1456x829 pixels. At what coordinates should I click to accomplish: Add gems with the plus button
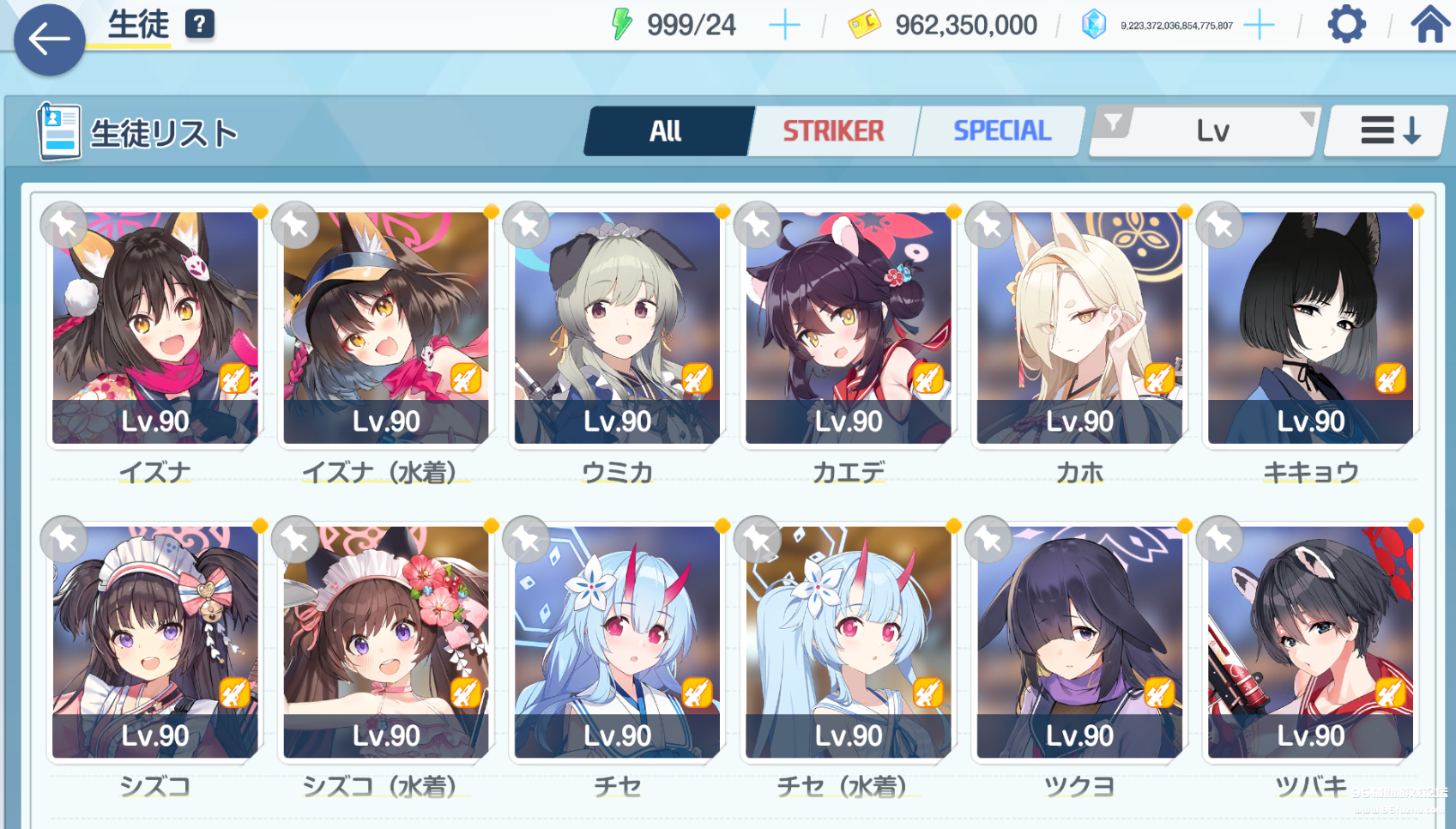click(x=1259, y=26)
